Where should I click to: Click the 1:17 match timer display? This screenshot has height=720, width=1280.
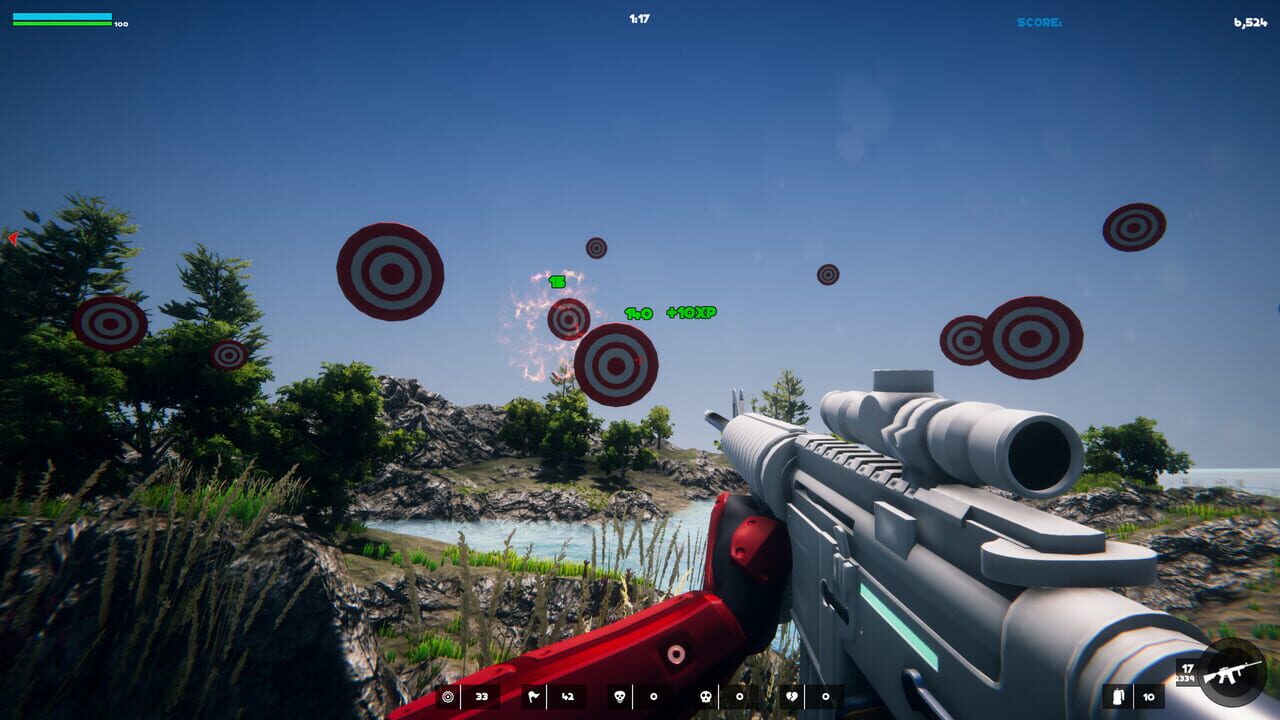(638, 17)
